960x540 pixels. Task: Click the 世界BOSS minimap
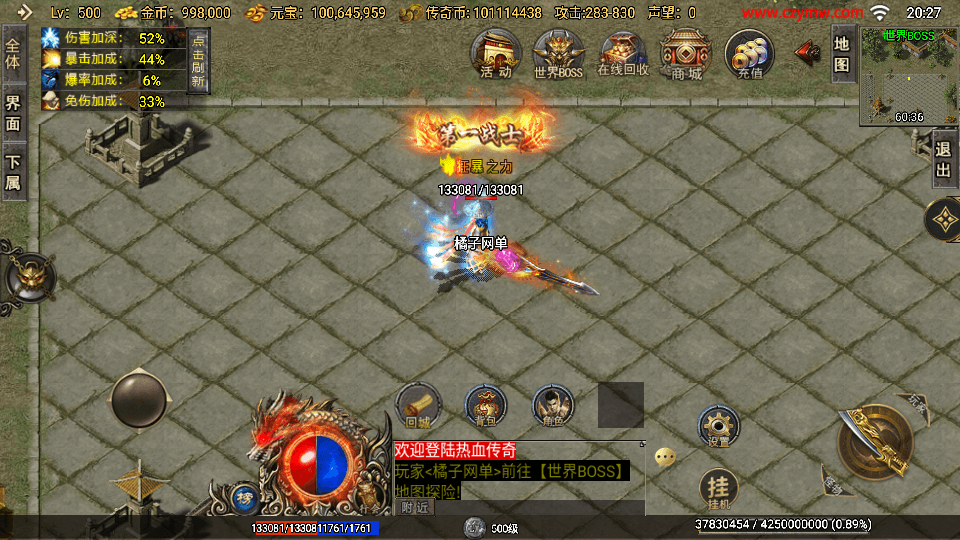click(909, 77)
